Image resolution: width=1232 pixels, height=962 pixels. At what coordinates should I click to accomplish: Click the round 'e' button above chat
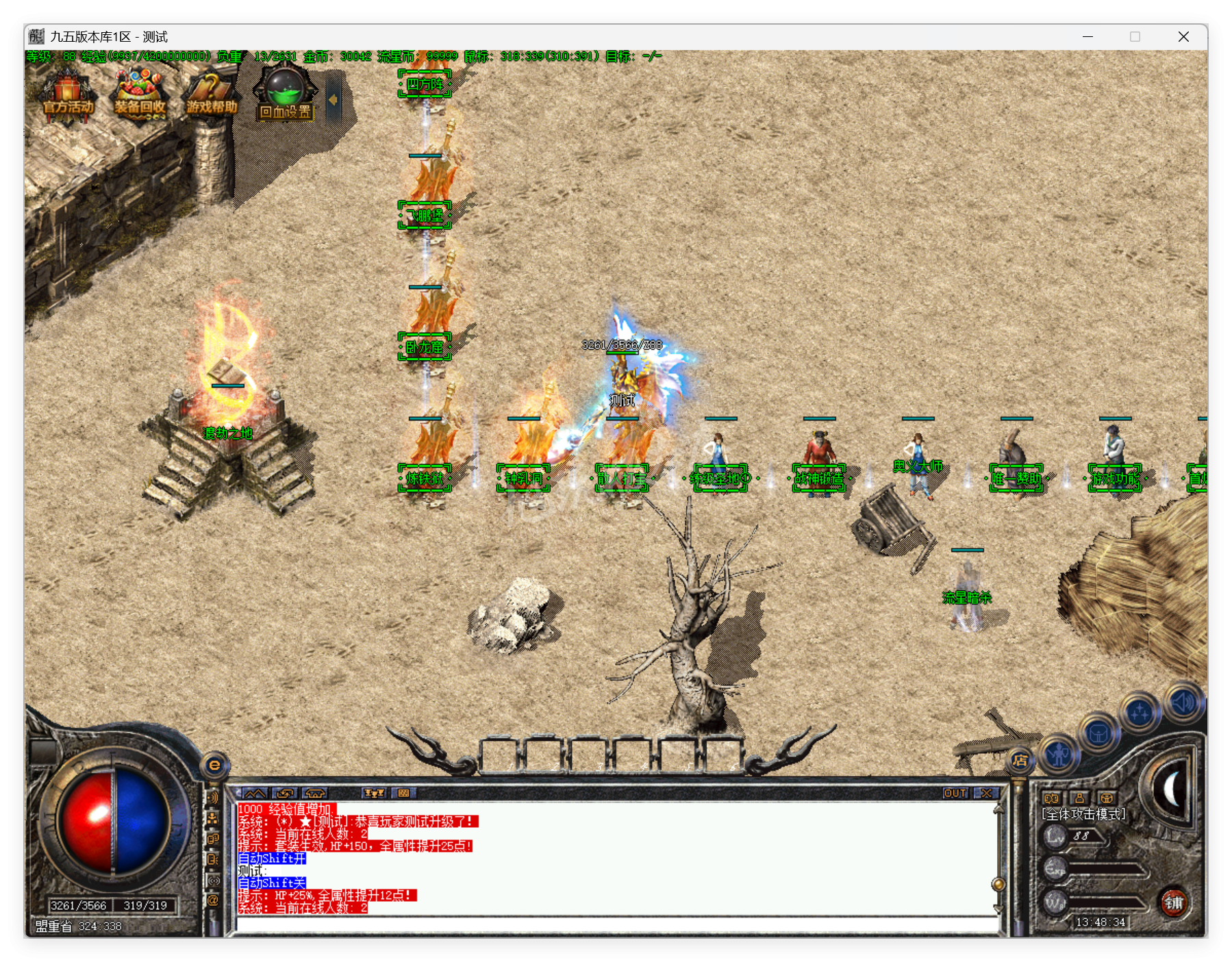click(214, 765)
